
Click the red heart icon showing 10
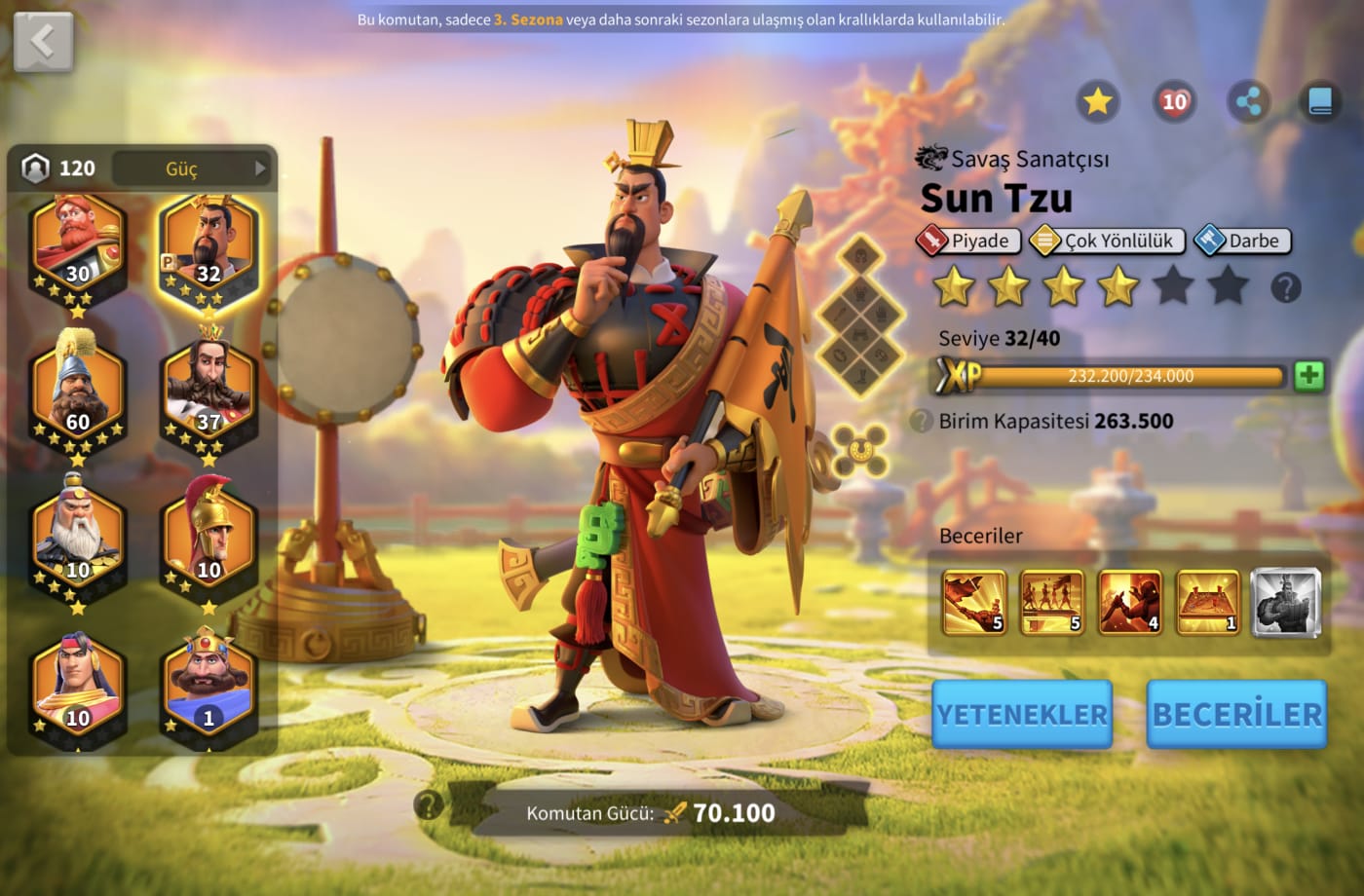tap(1173, 101)
